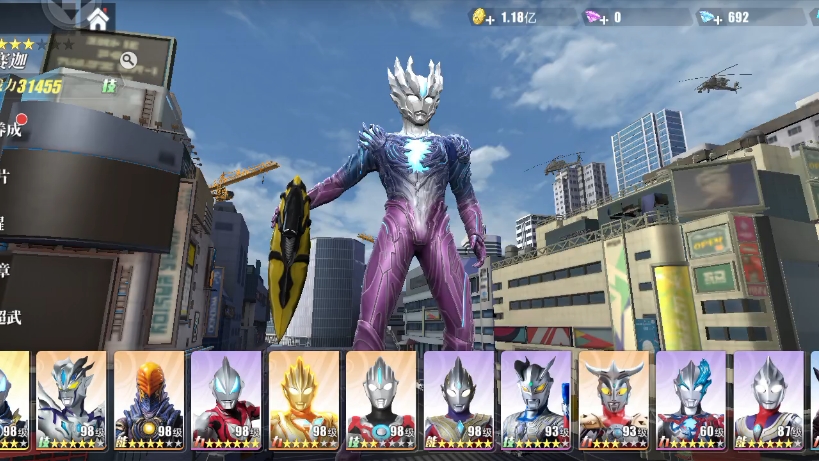
Task: Select the orange-headed monster hero card
Action: tap(148, 400)
